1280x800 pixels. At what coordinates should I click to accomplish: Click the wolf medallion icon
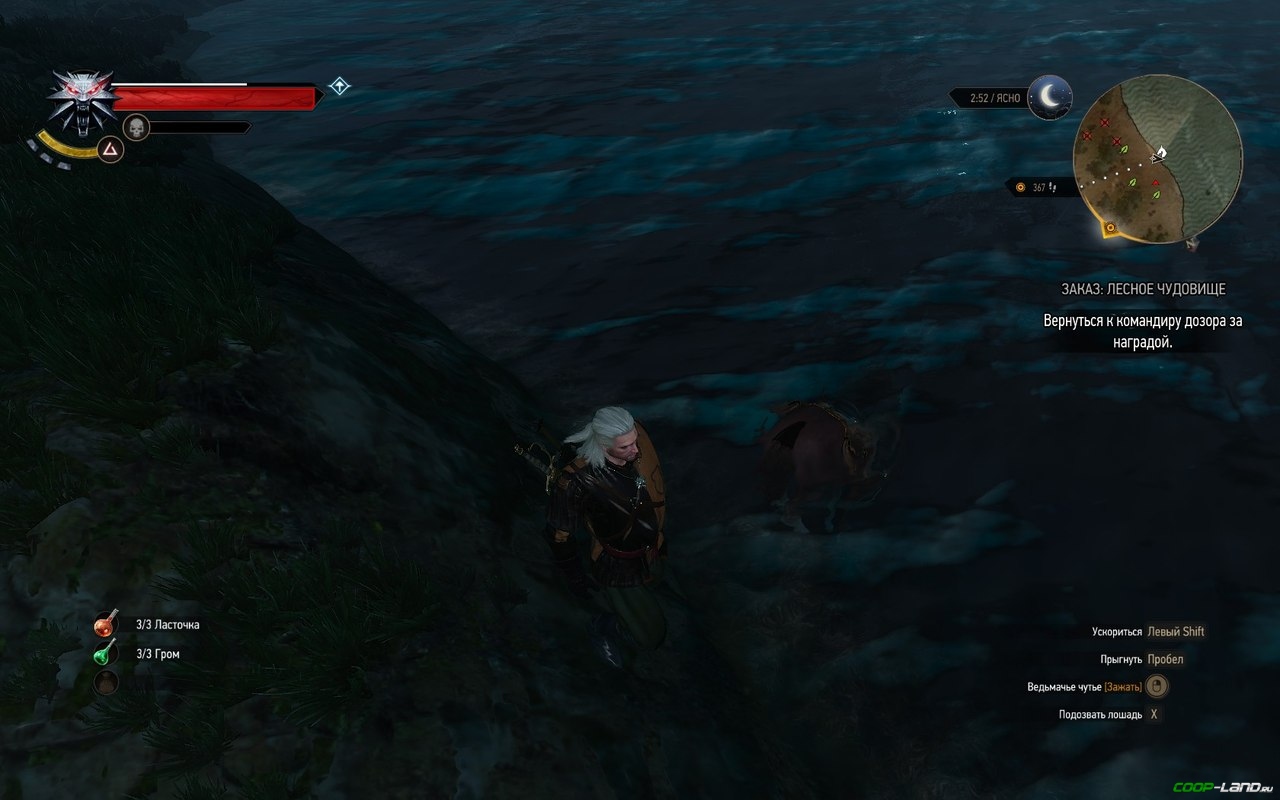click(82, 100)
